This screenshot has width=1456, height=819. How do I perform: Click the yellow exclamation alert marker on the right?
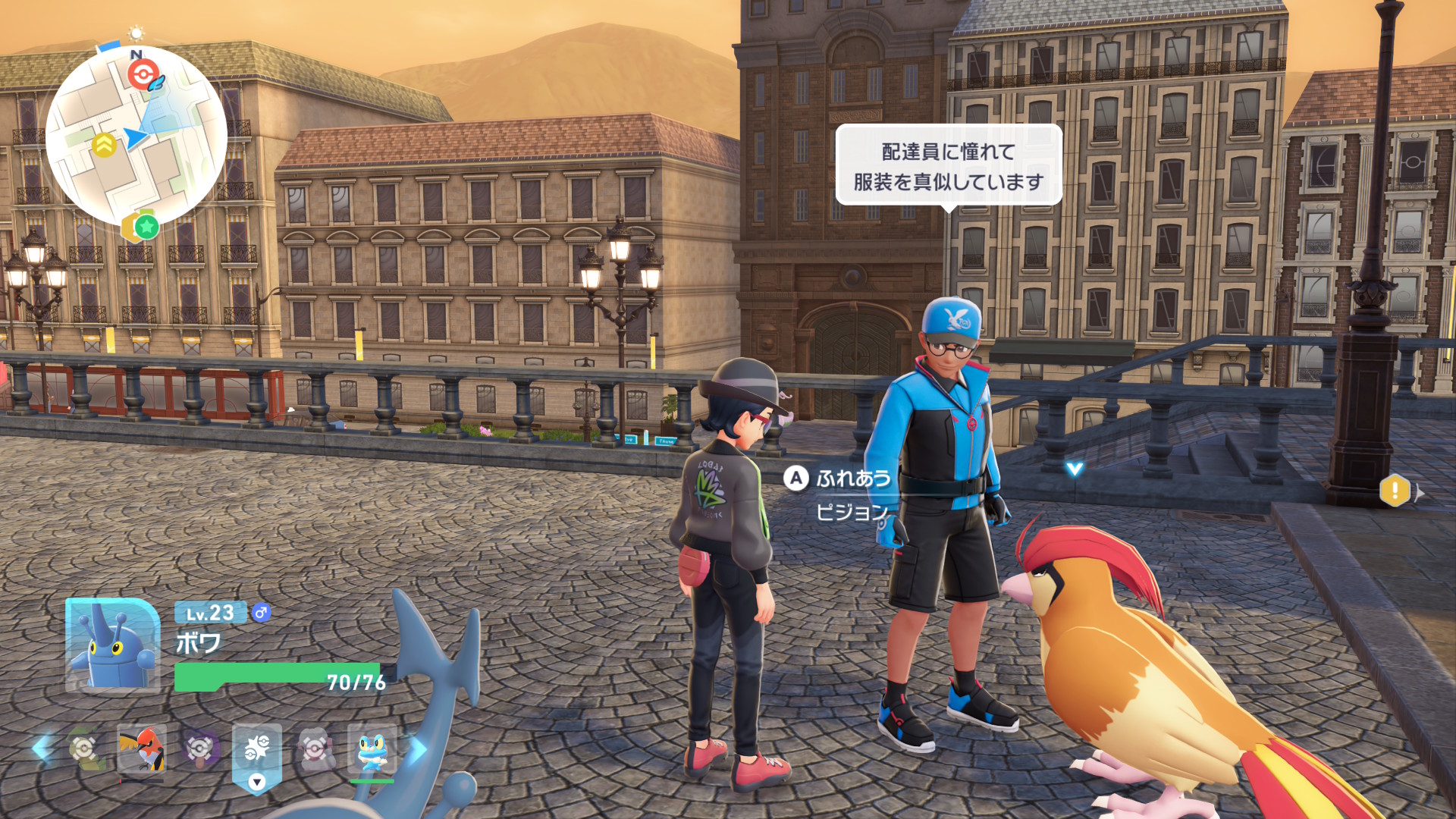[x=1395, y=491]
